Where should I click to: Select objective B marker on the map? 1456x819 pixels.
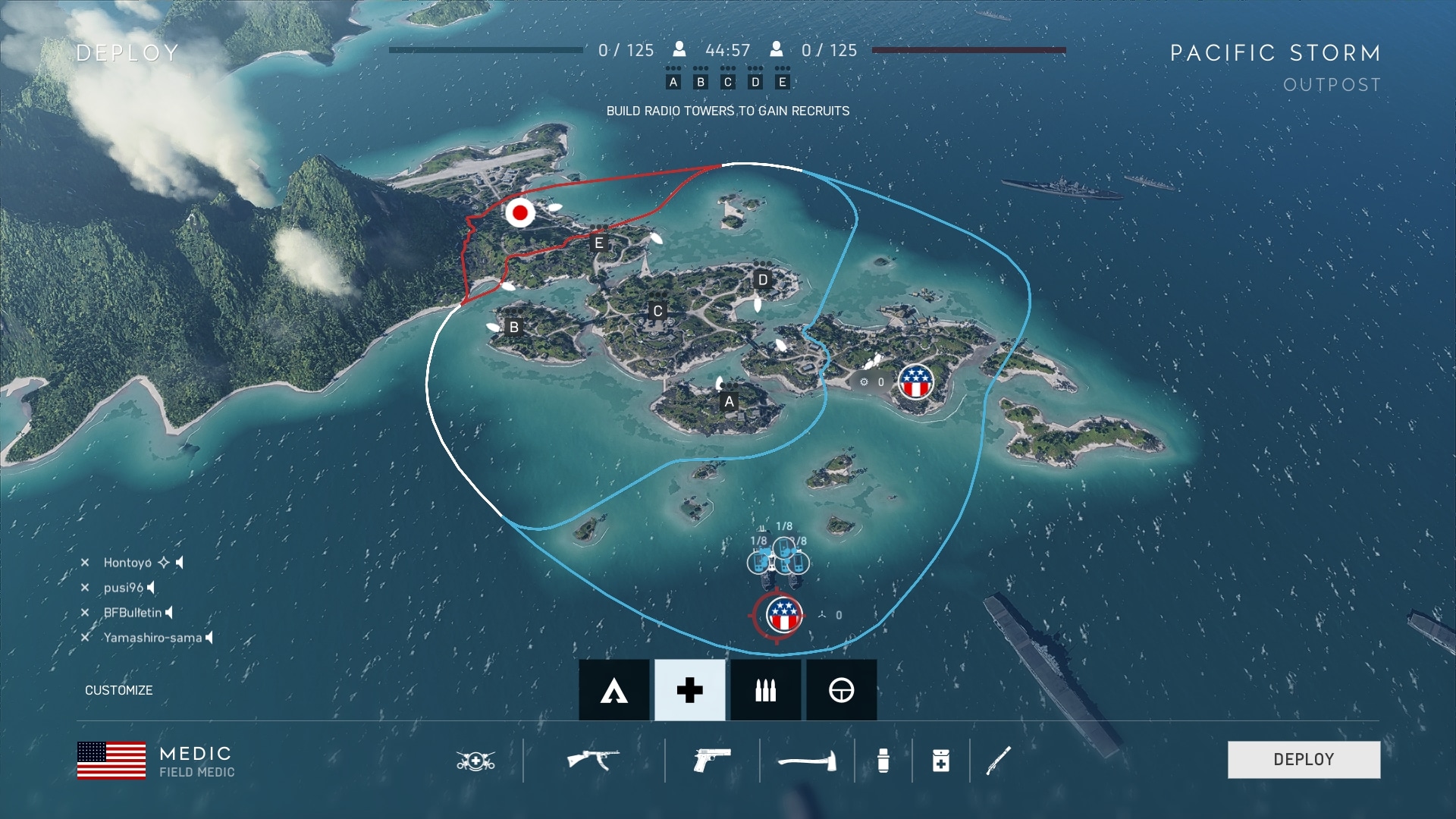[514, 328]
